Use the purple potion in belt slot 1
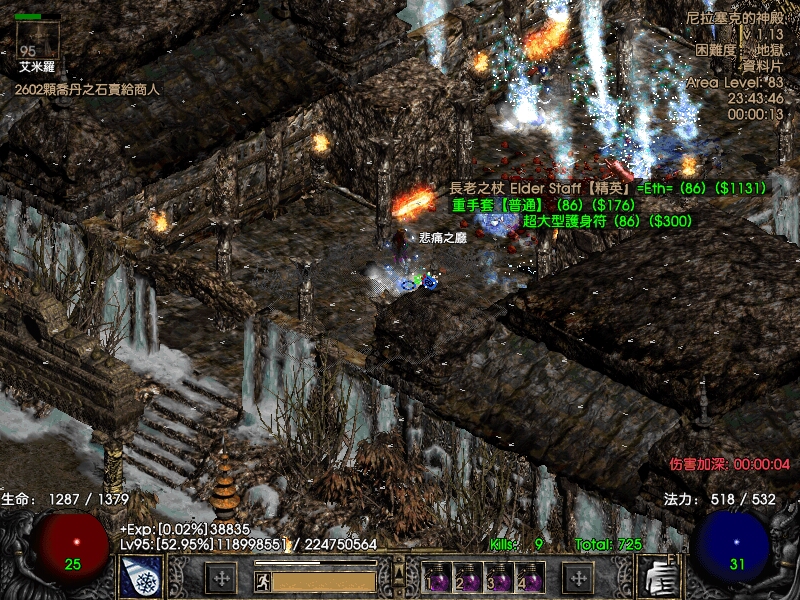The image size is (800, 600). point(437,578)
